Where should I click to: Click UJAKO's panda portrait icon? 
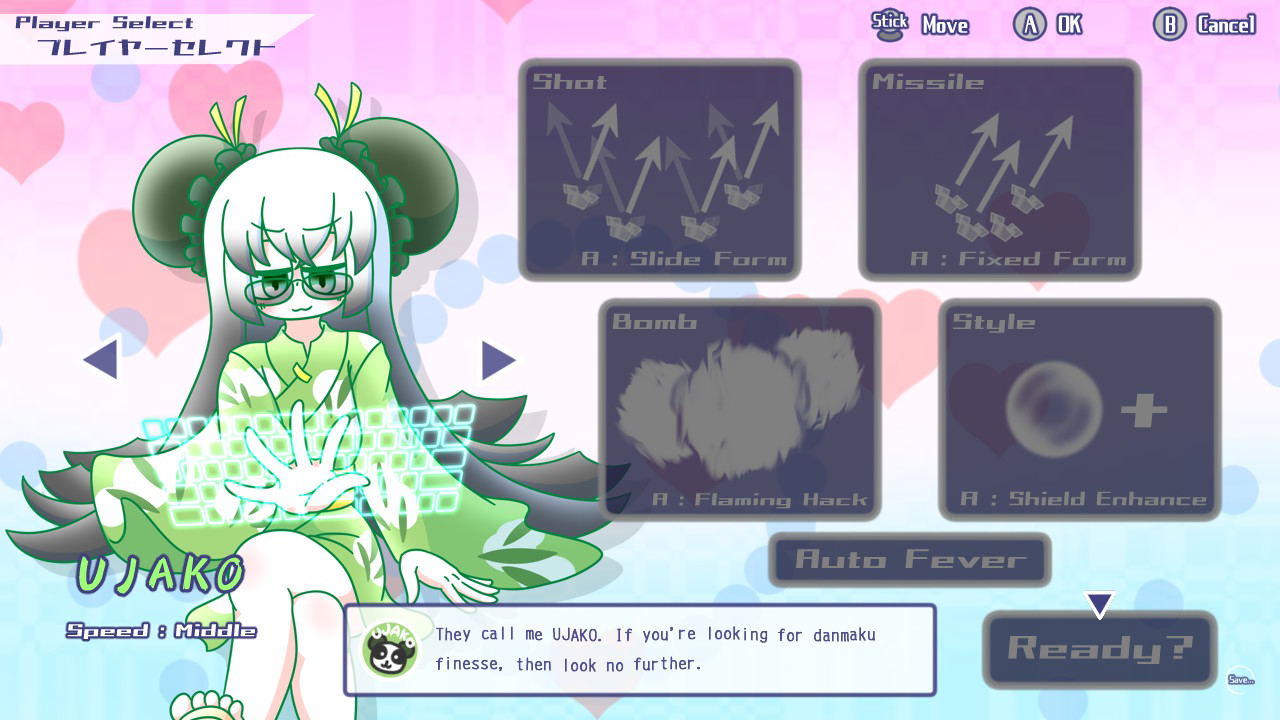click(x=390, y=651)
